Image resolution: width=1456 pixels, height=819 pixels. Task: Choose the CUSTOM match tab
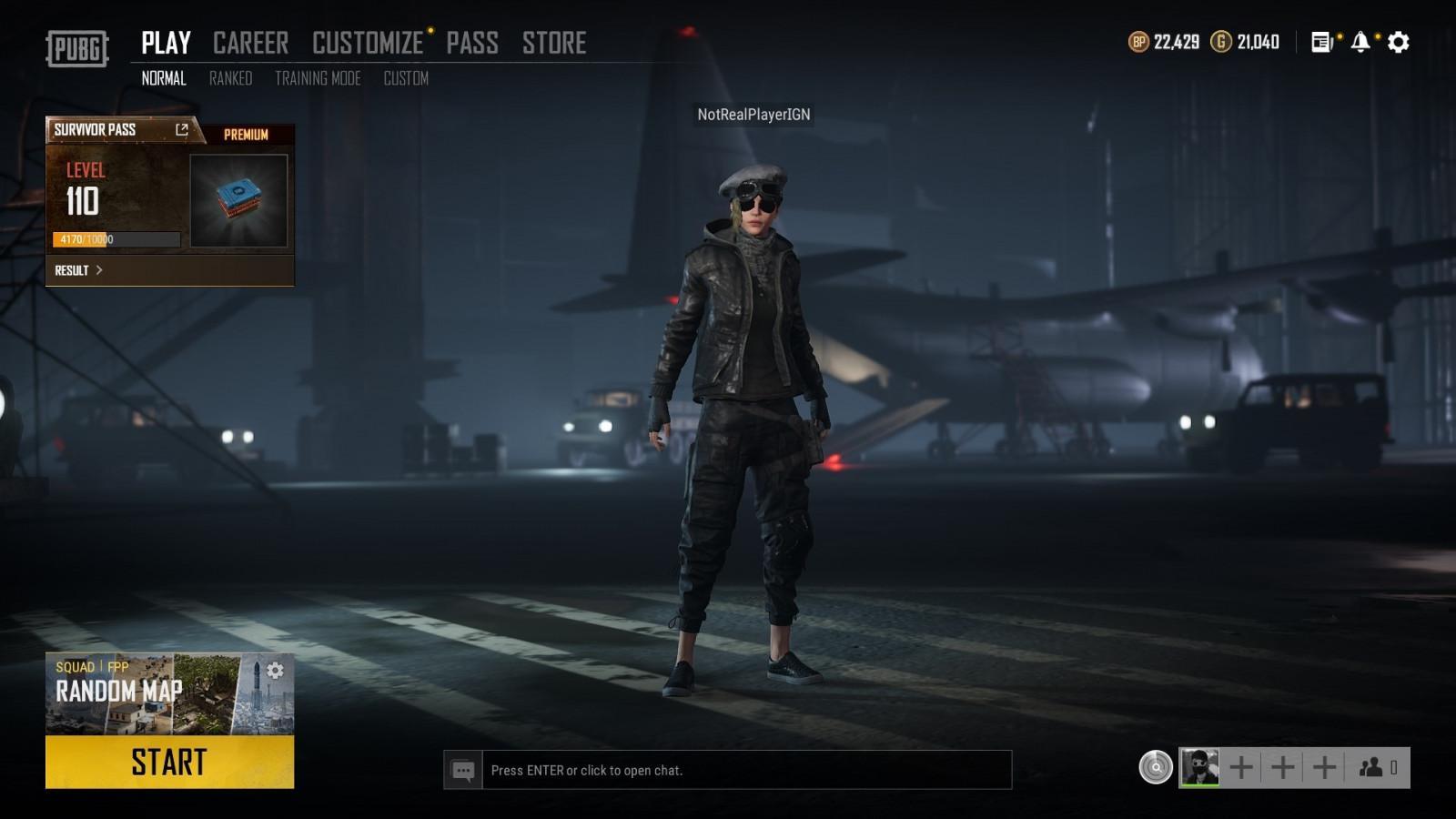pos(406,78)
